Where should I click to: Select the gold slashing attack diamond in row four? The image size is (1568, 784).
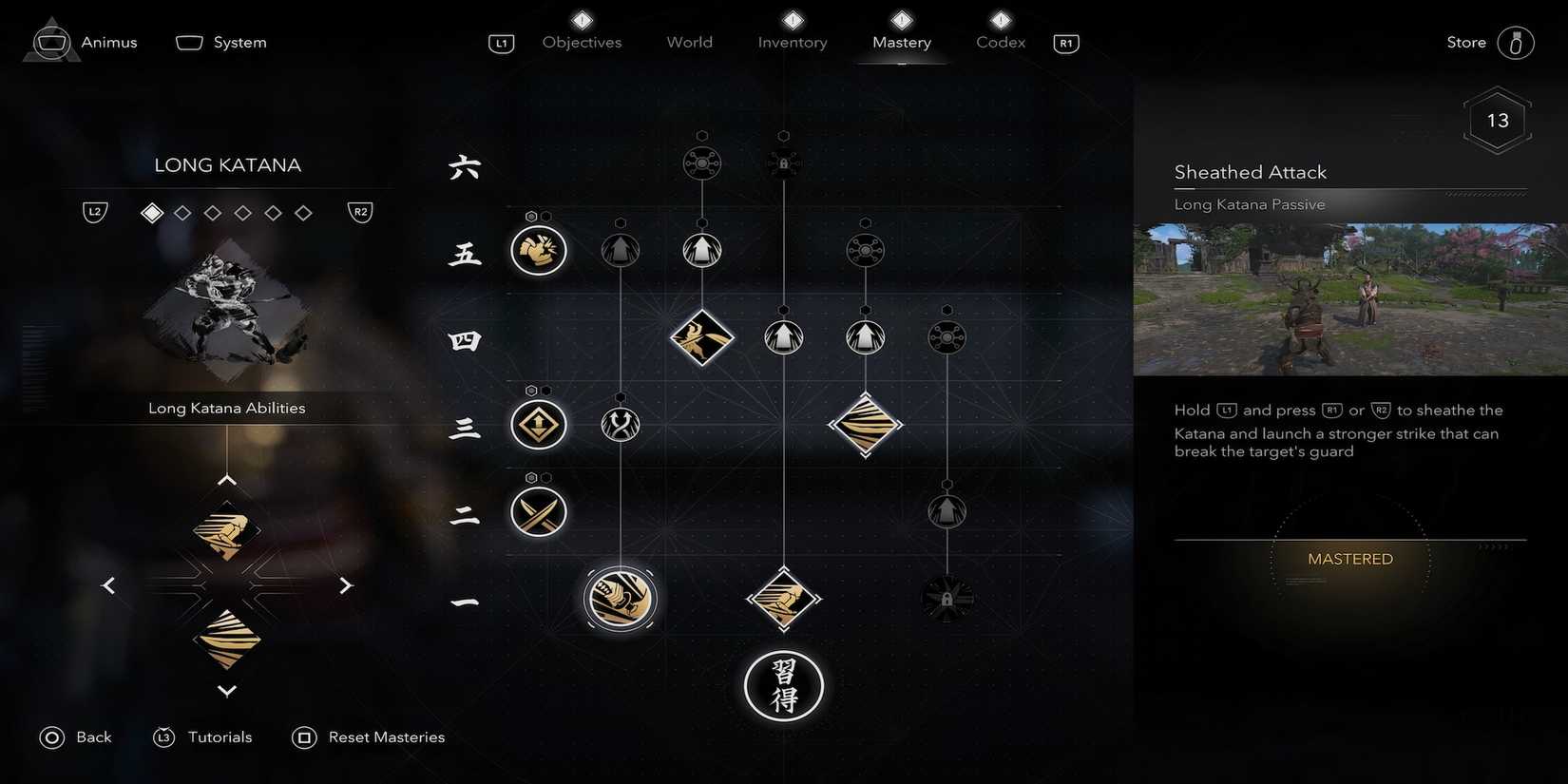pos(702,337)
